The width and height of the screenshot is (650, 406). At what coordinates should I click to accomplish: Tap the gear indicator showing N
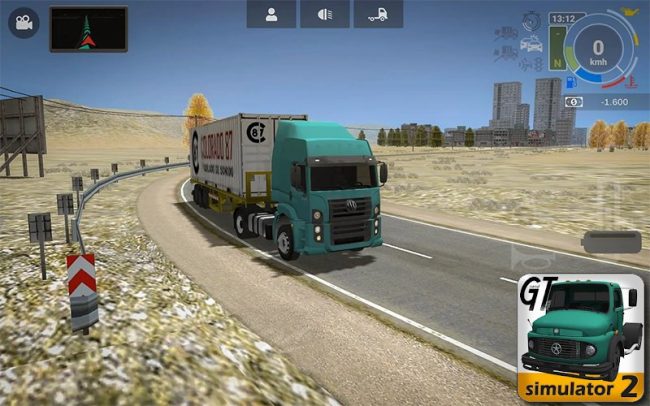click(x=556, y=60)
